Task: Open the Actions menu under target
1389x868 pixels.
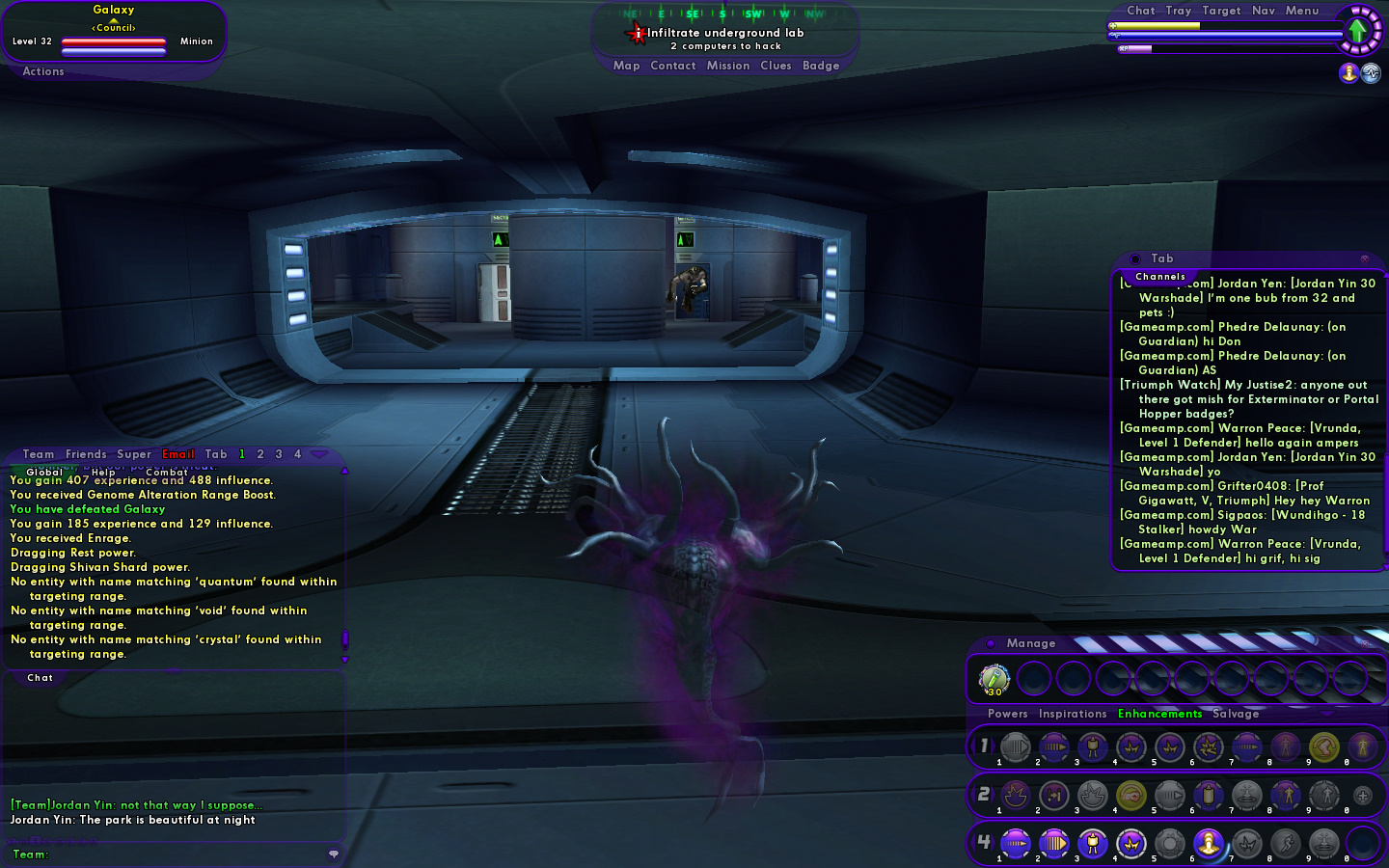Action: [x=43, y=71]
